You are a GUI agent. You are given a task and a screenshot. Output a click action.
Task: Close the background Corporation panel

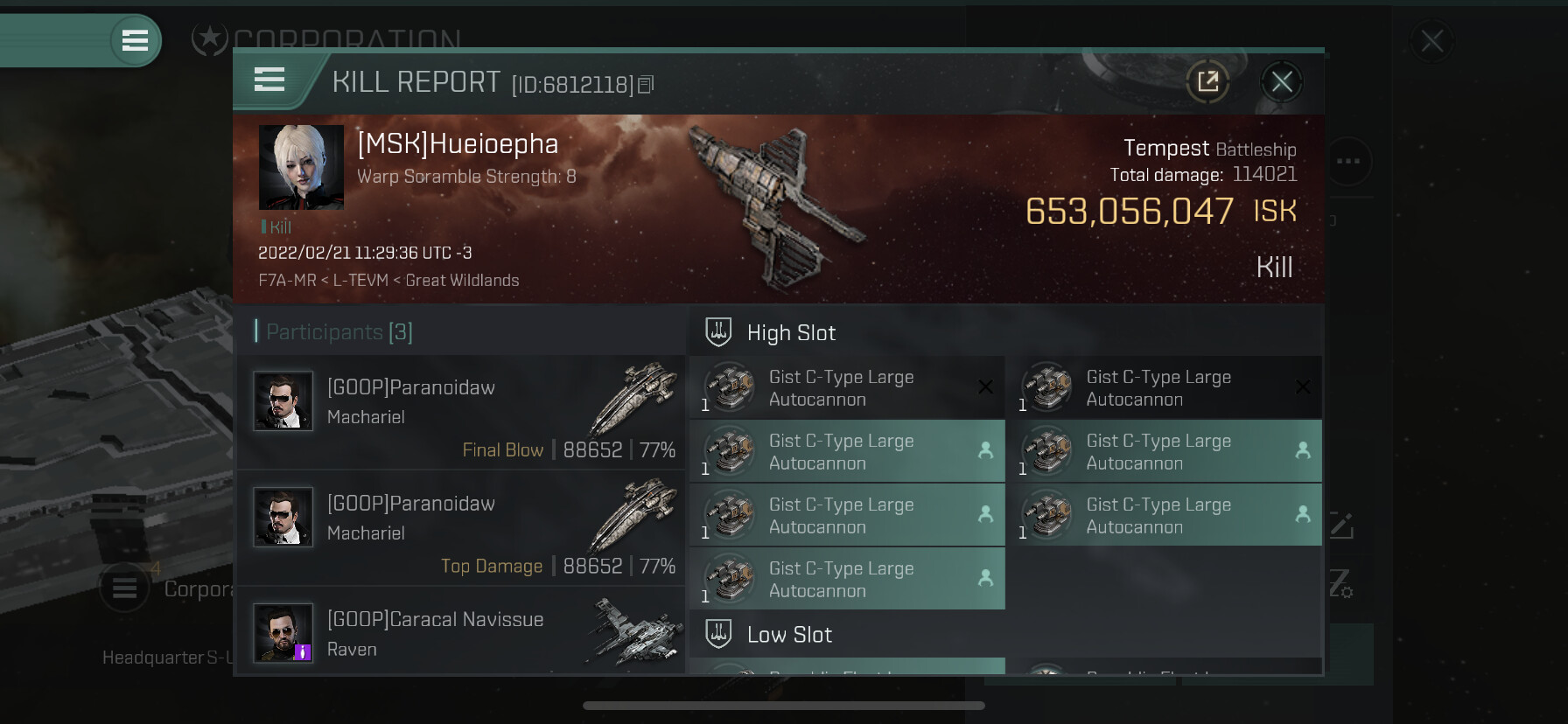coord(1432,41)
